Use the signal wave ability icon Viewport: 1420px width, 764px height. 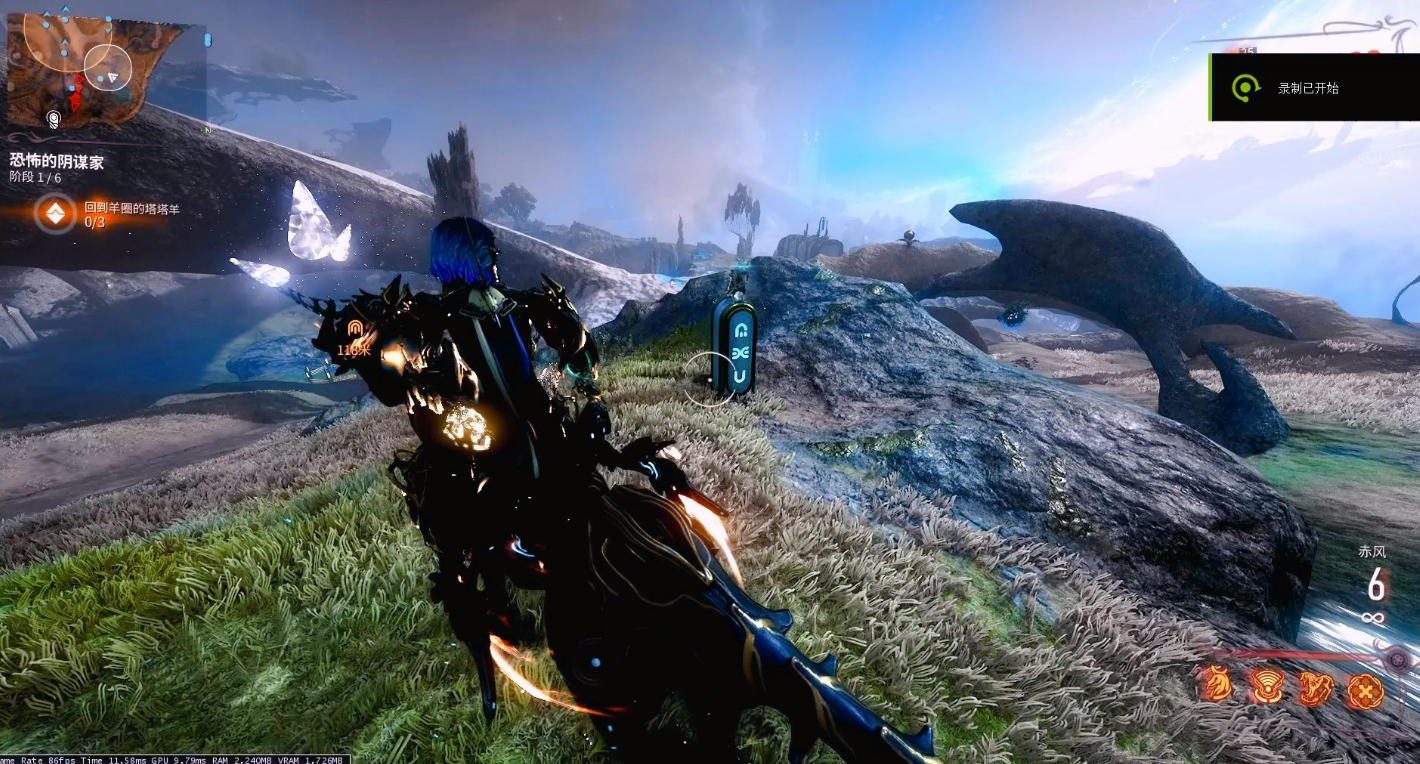[1265, 688]
